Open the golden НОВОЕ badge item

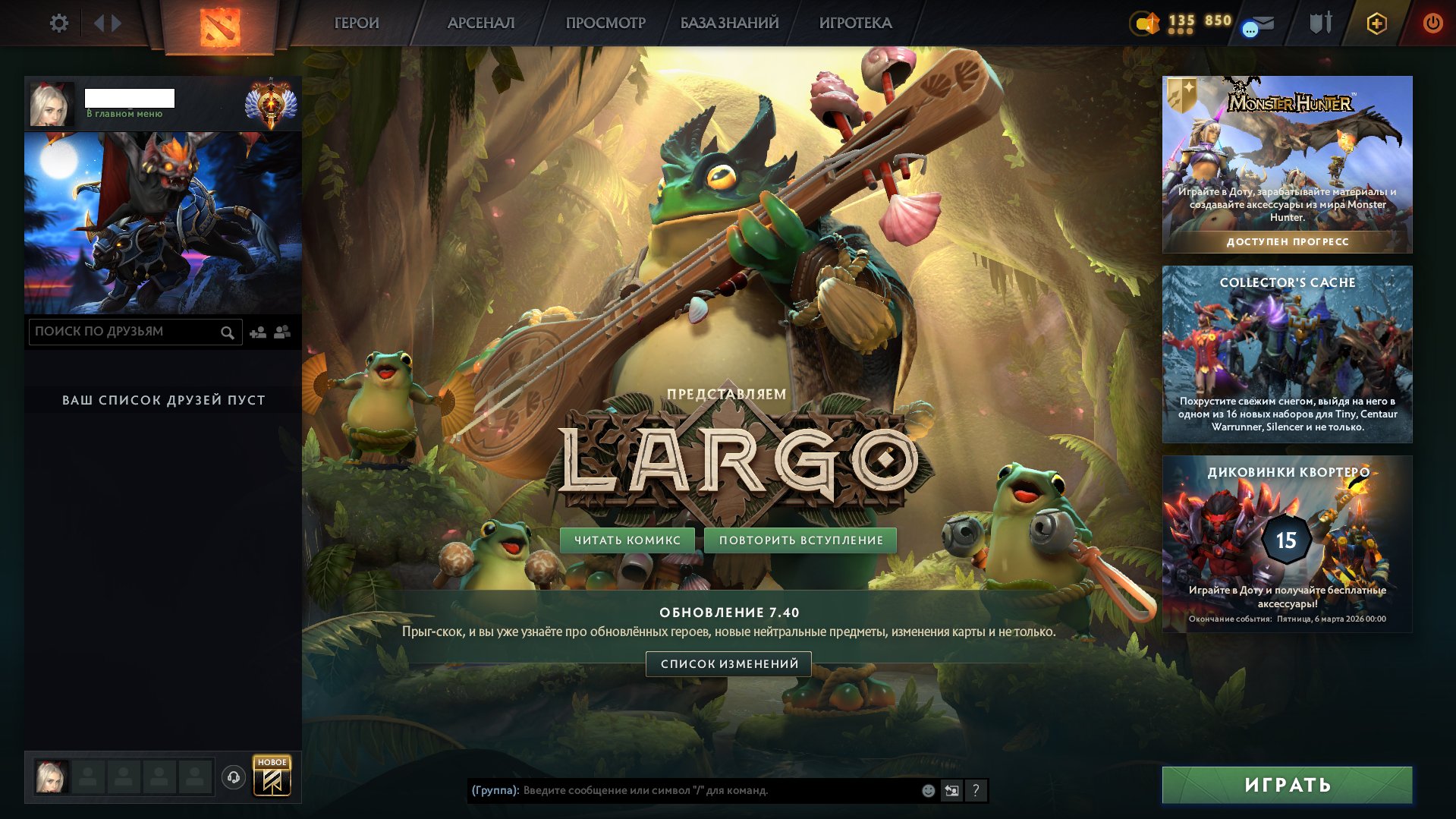click(272, 776)
